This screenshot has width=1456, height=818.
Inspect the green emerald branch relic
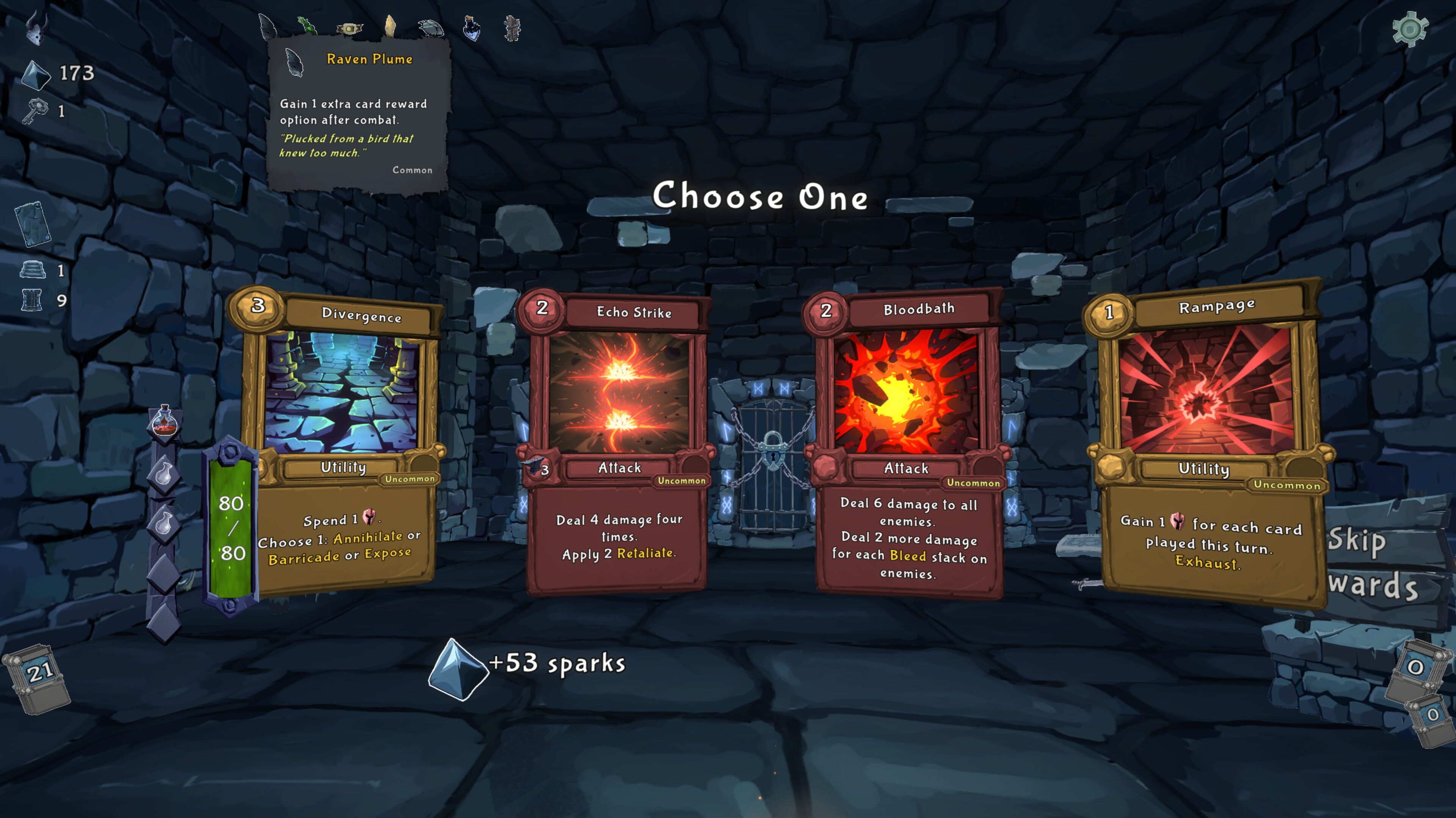(x=307, y=25)
